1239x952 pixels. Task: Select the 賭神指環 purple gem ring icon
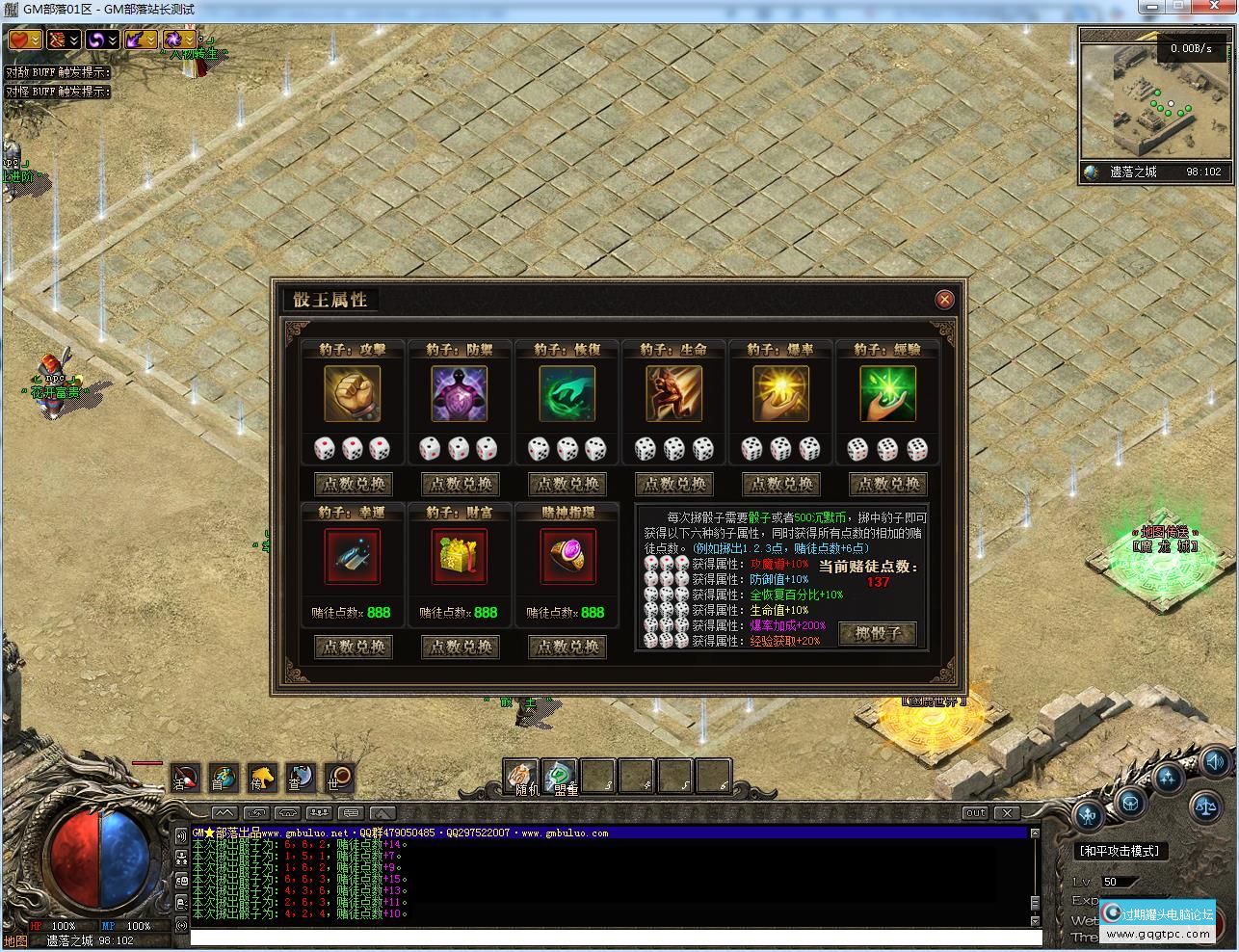click(567, 556)
